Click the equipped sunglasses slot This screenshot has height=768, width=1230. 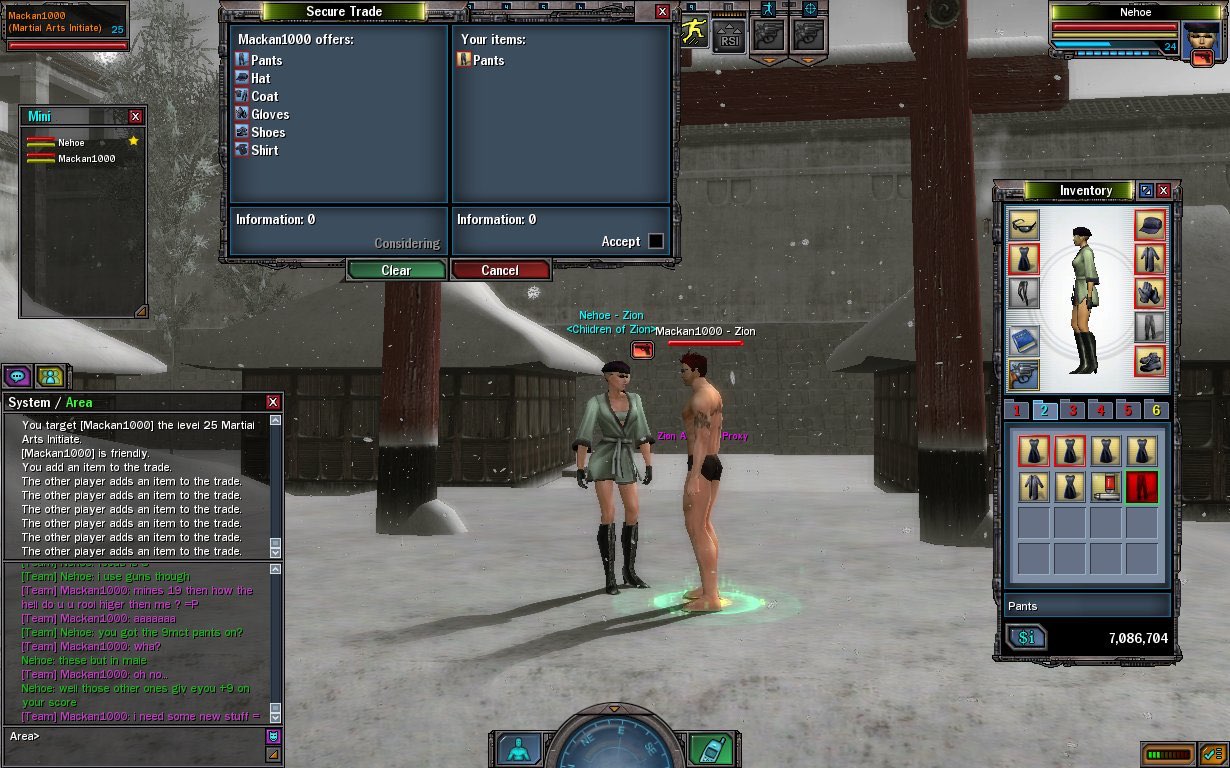click(1024, 224)
